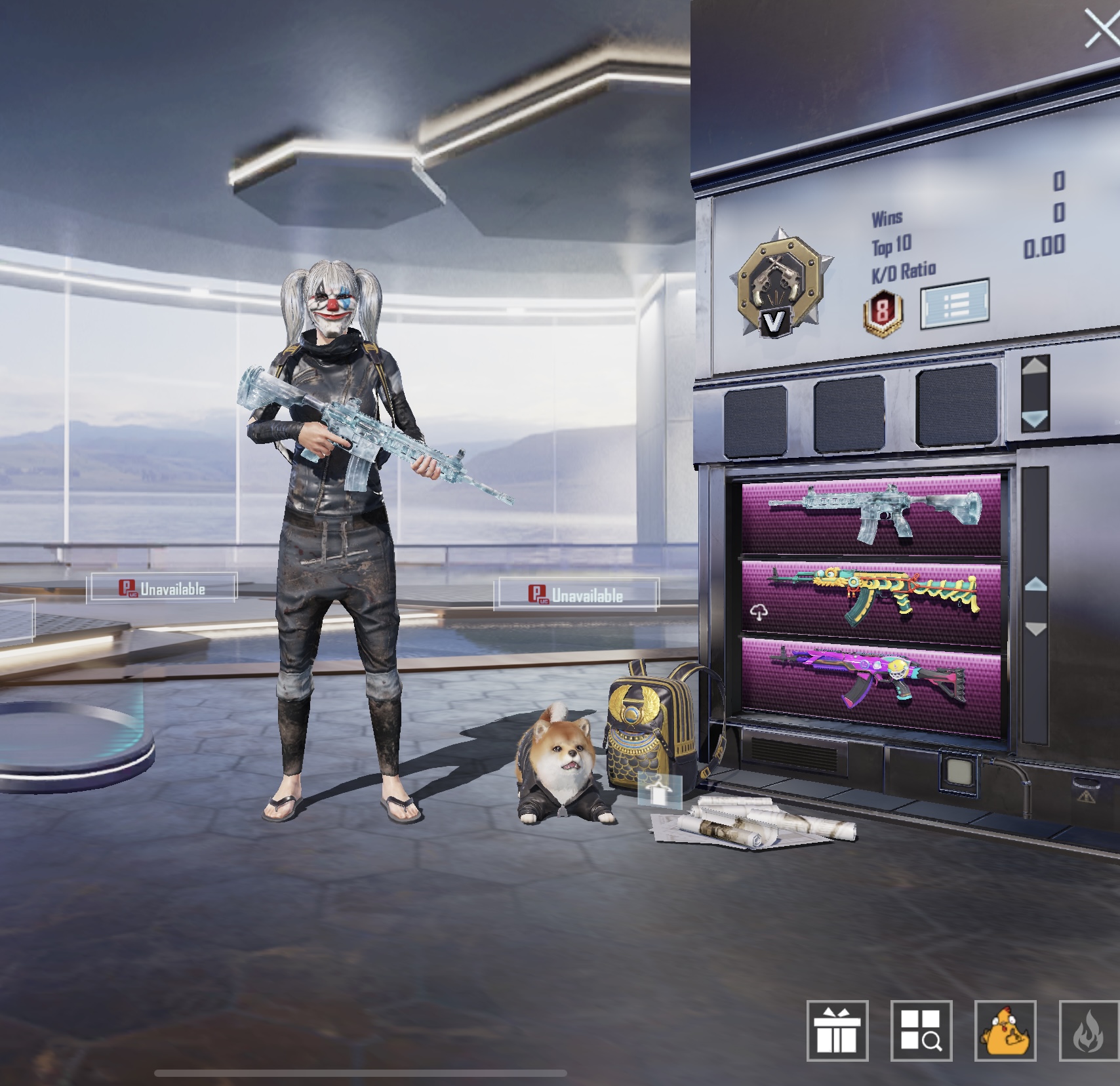
Task: Click the down arrow beside the weapon showcase
Action: [x=1035, y=629]
